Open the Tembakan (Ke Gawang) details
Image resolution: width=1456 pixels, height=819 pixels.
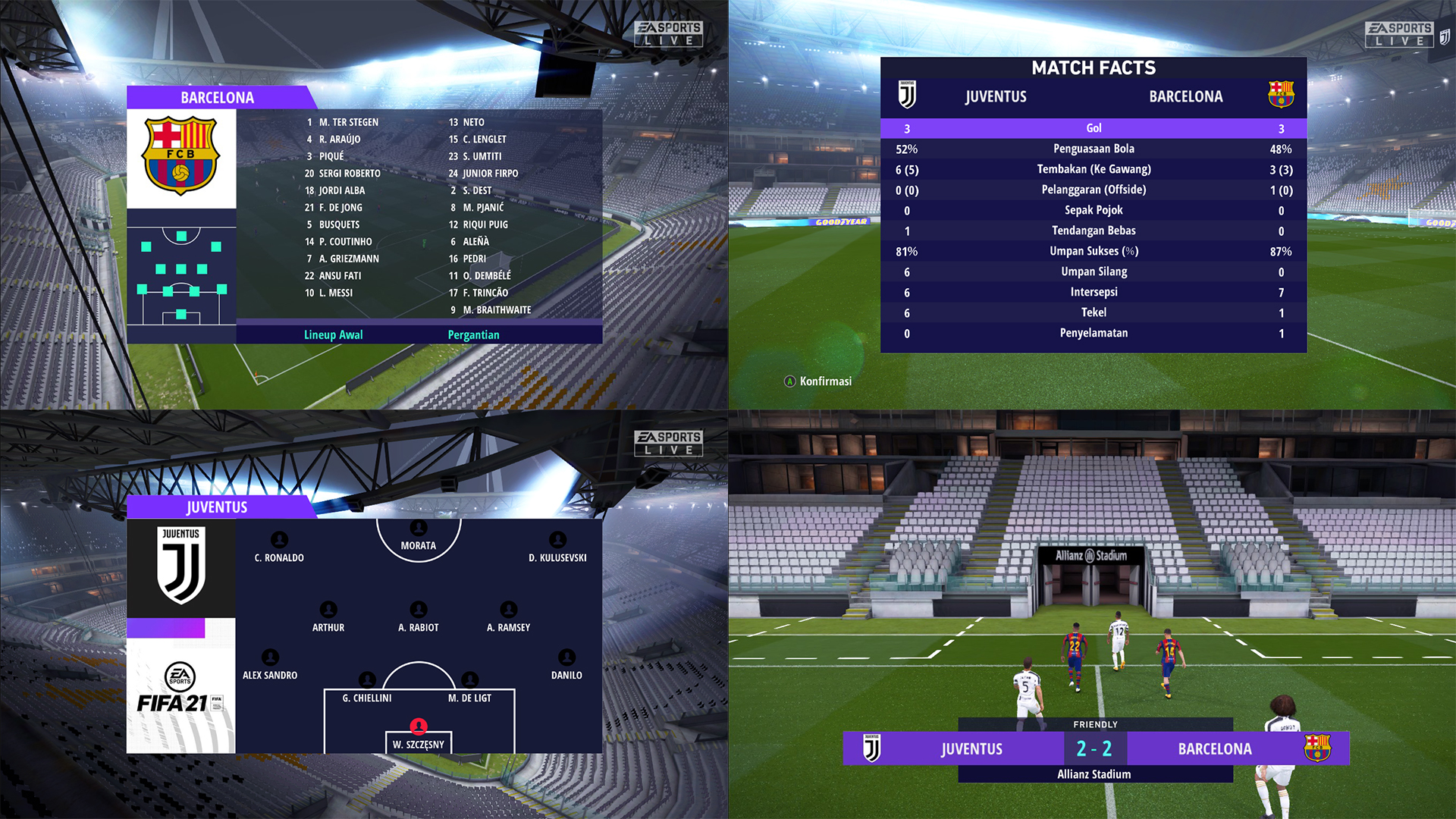pyautogui.click(x=1093, y=169)
